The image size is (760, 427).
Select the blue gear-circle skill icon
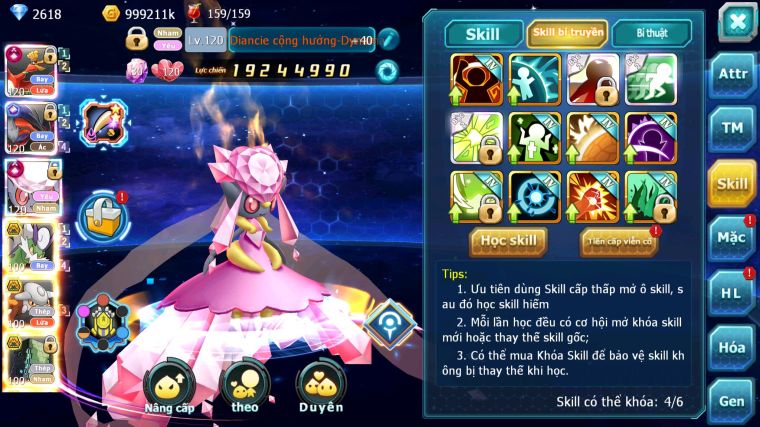[x=535, y=195]
